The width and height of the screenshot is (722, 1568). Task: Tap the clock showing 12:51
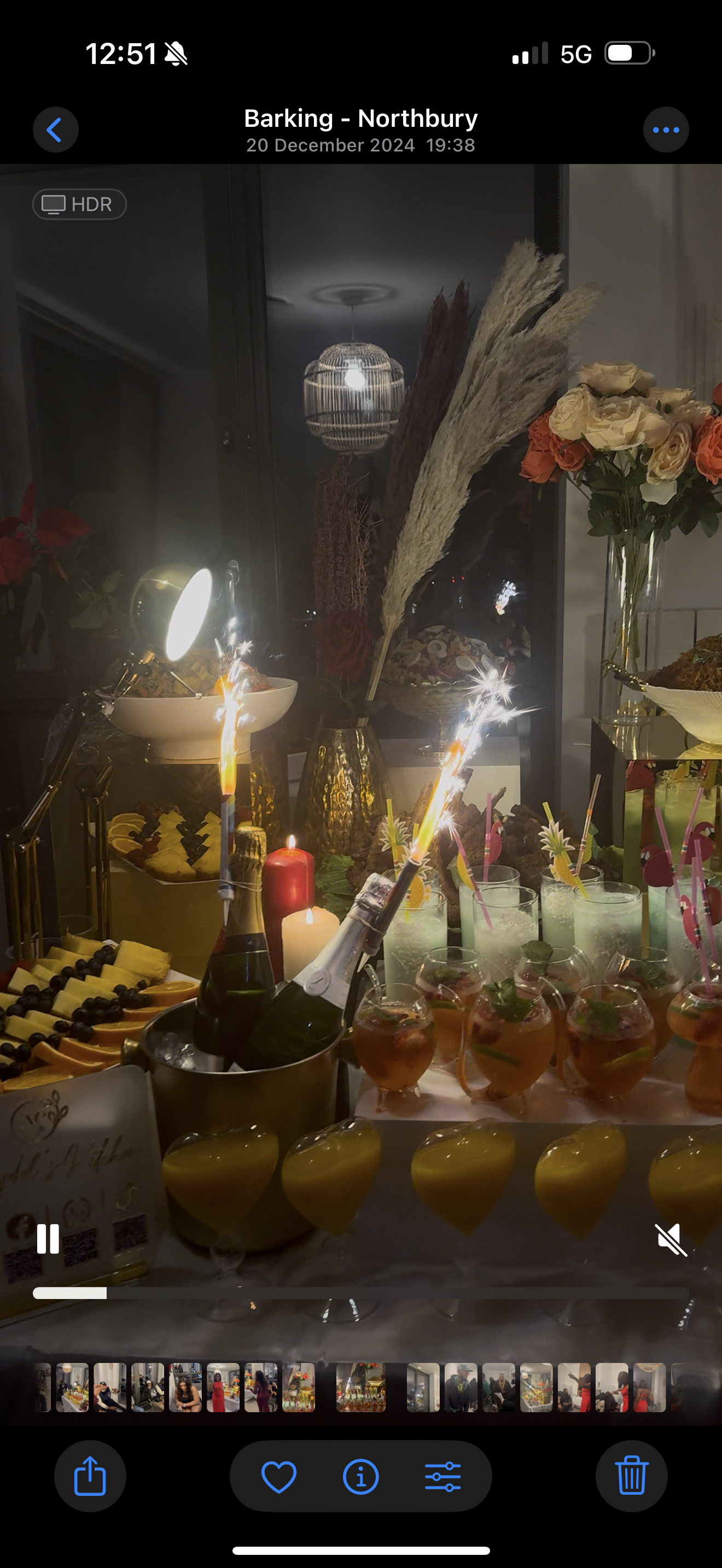tap(122, 54)
